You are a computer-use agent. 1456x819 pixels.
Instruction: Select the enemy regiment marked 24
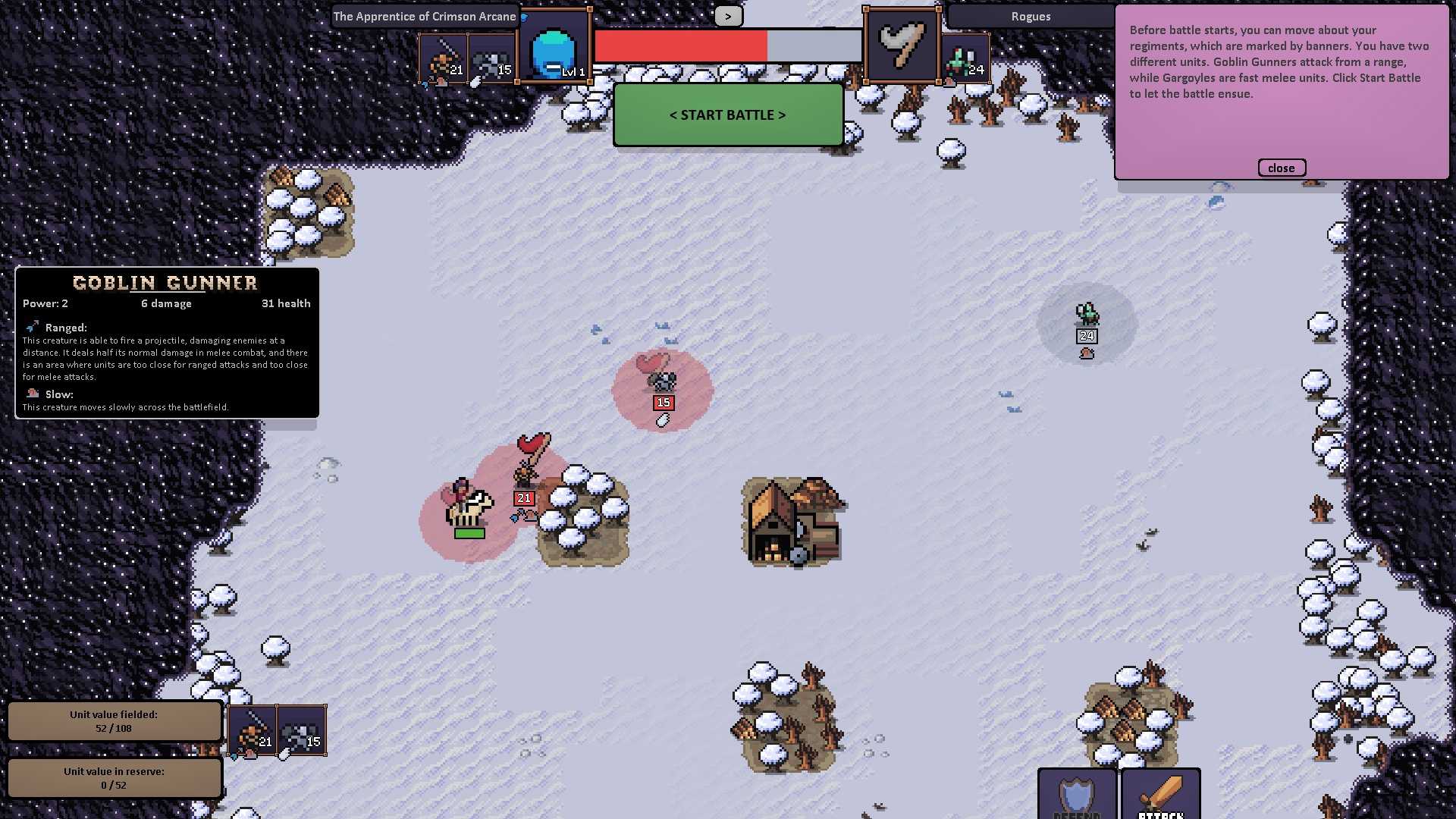click(x=1087, y=318)
